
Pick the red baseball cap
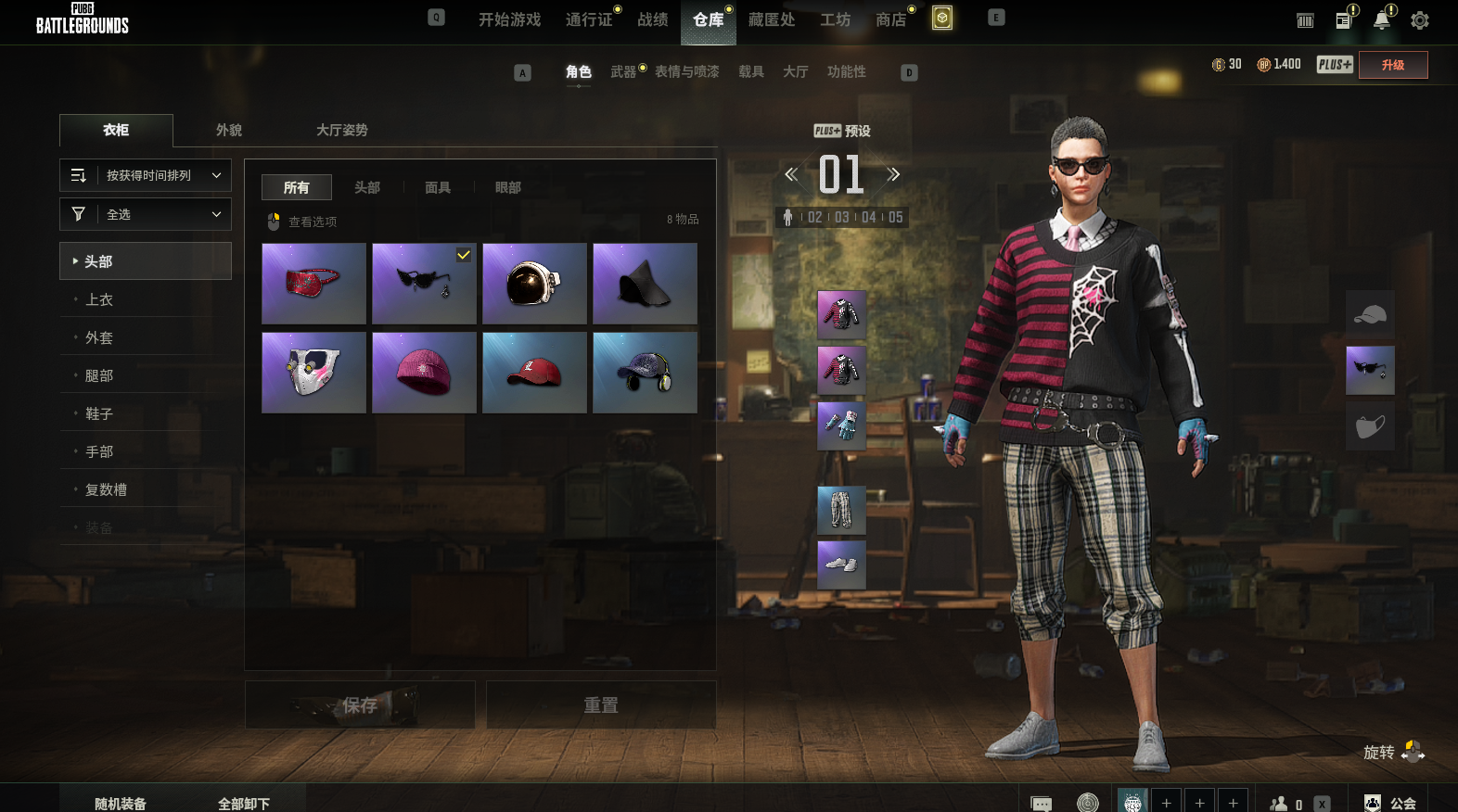click(534, 373)
